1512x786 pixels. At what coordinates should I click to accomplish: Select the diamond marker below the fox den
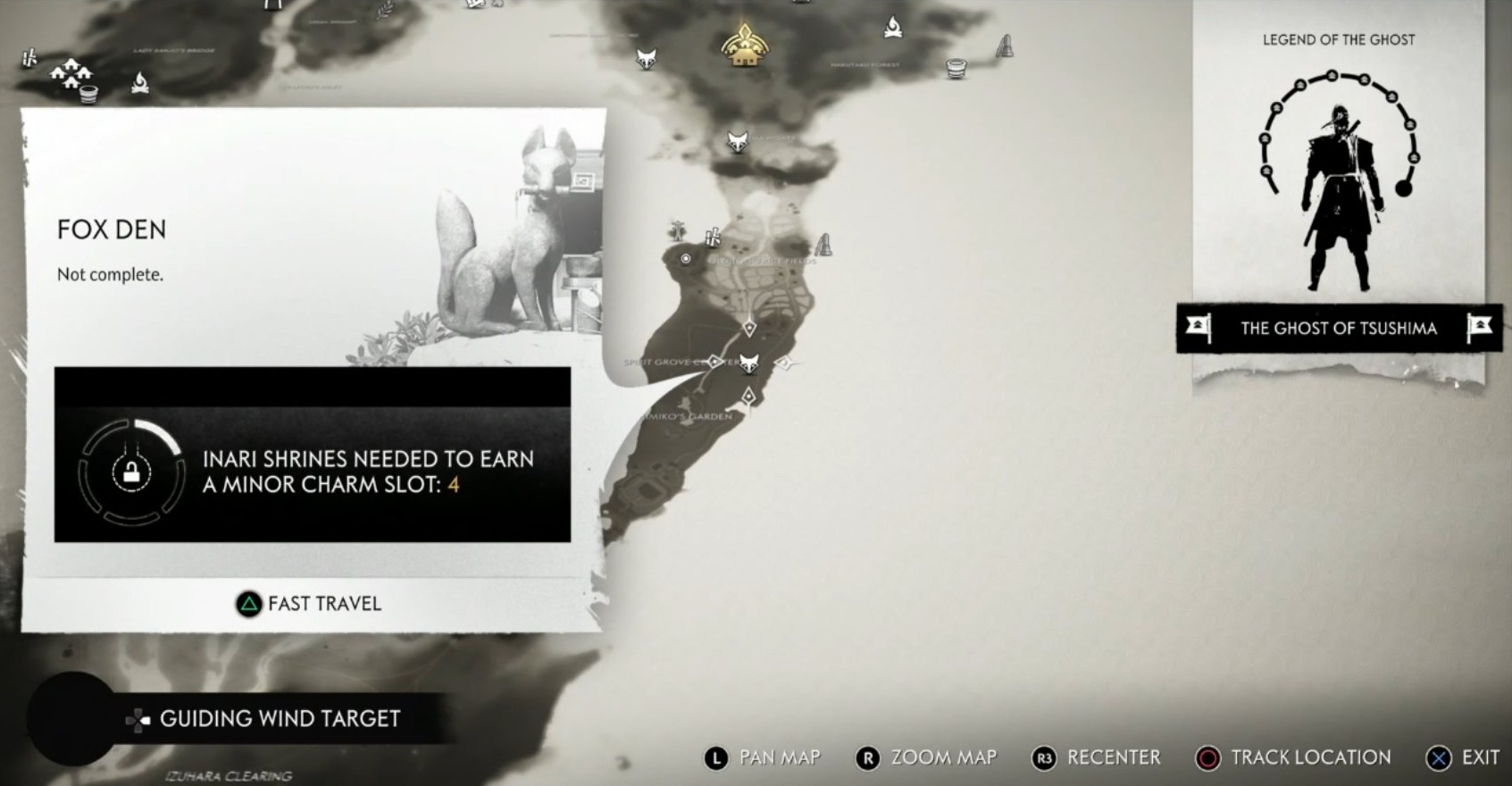click(x=748, y=395)
